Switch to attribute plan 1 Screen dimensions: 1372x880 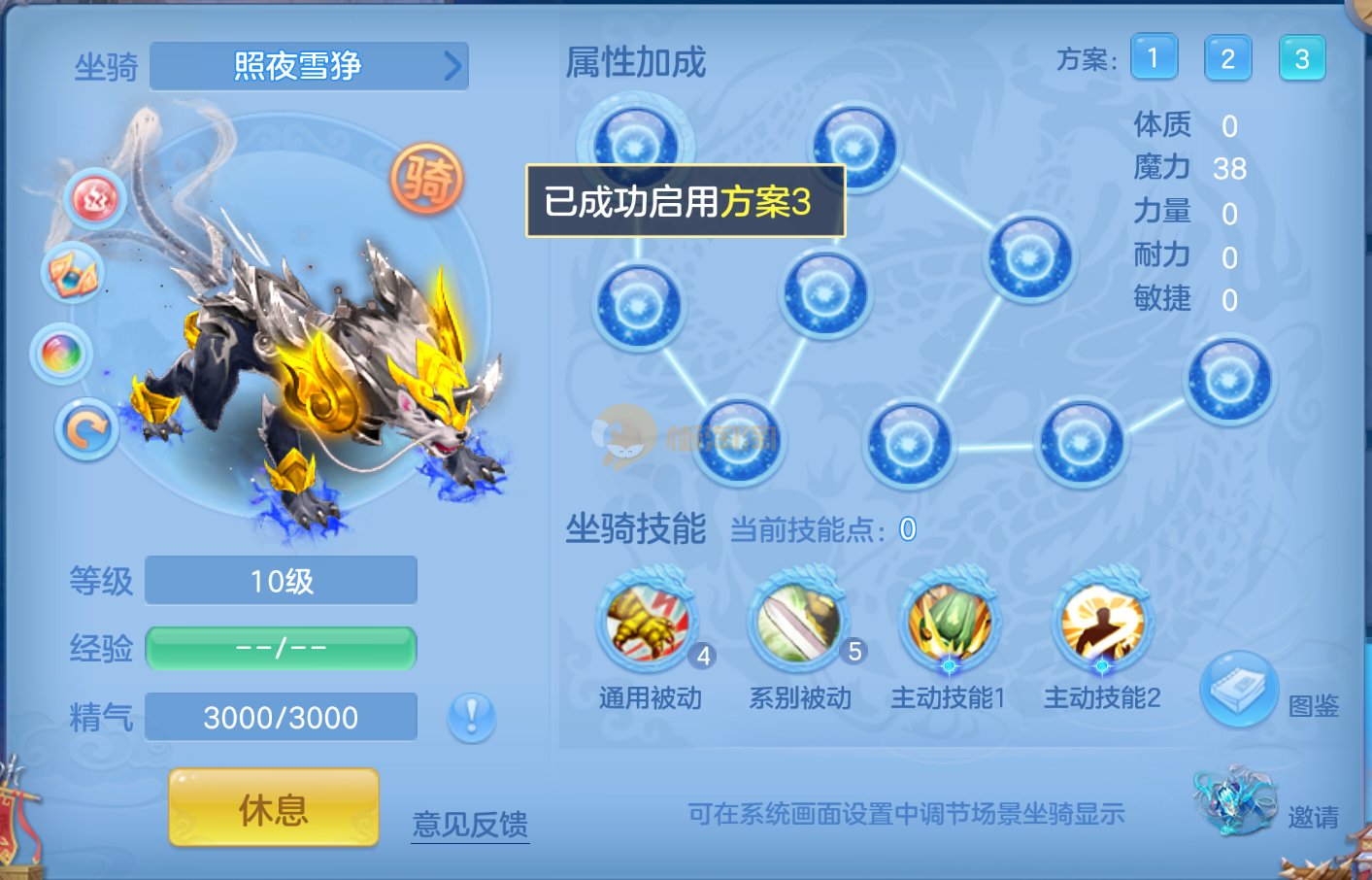tap(1154, 58)
